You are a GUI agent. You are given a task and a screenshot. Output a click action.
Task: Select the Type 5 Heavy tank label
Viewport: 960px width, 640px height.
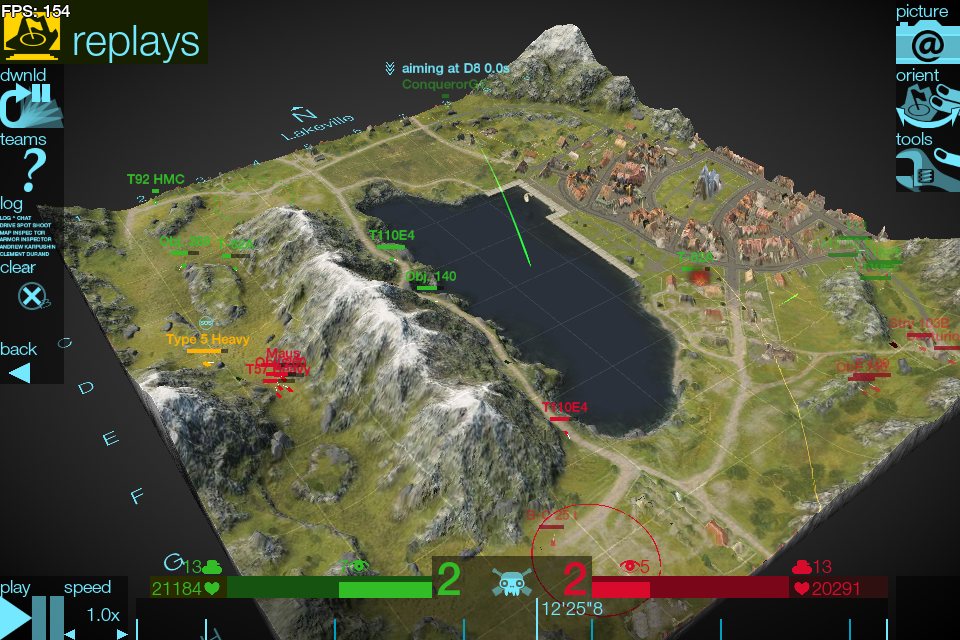pyautogui.click(x=207, y=341)
